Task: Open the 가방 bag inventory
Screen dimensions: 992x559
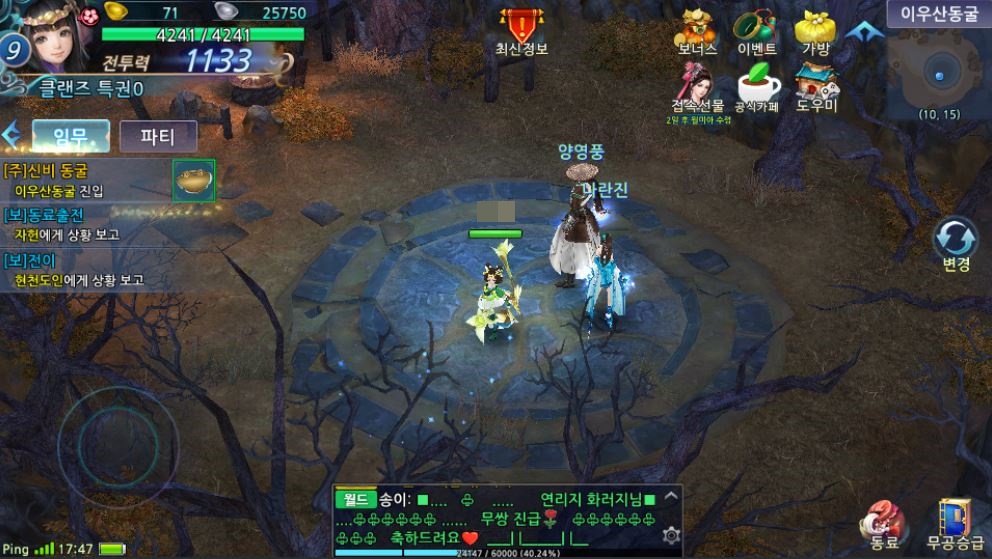Action: click(817, 30)
